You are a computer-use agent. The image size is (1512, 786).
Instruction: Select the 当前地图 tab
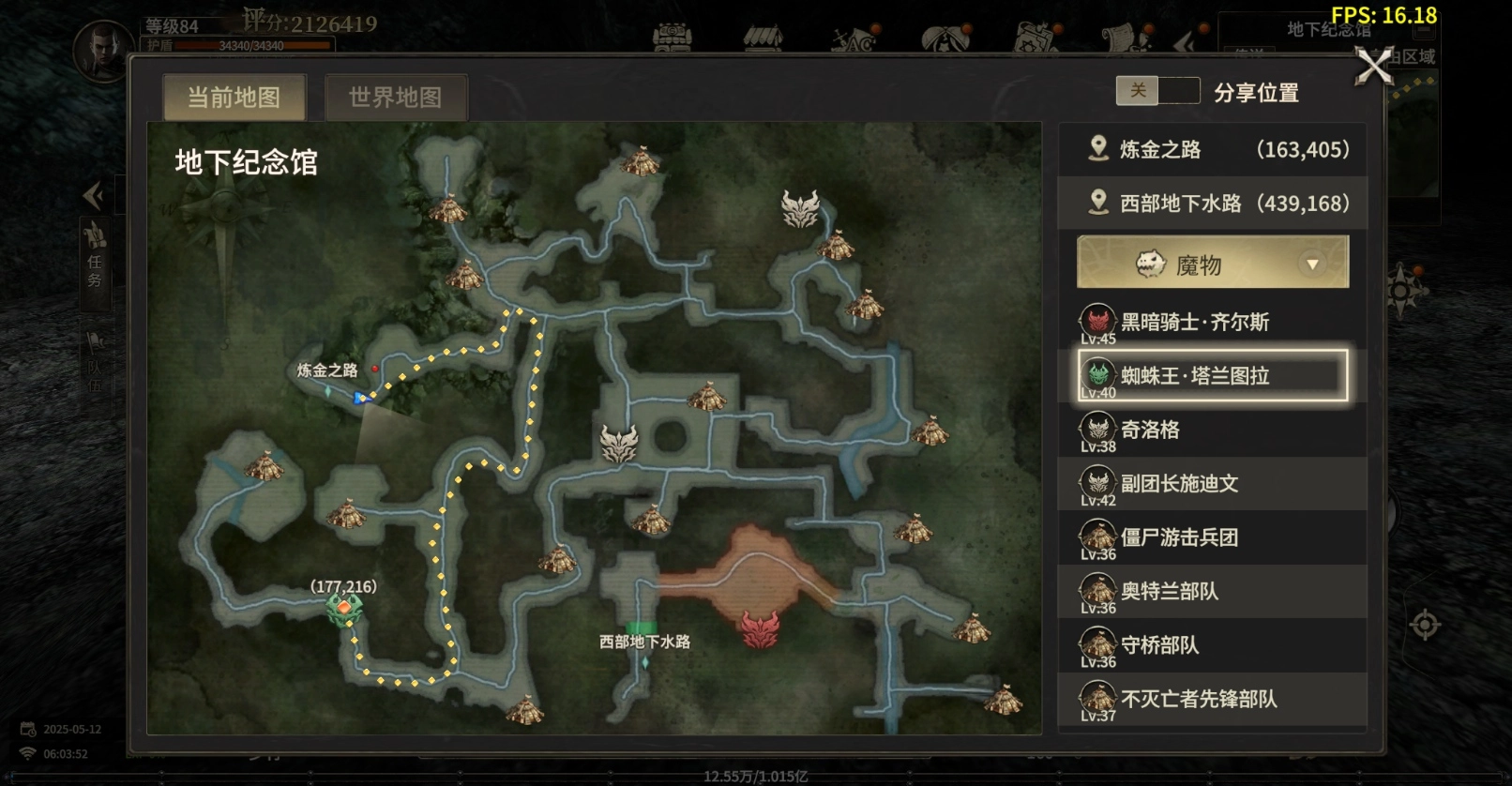(234, 98)
